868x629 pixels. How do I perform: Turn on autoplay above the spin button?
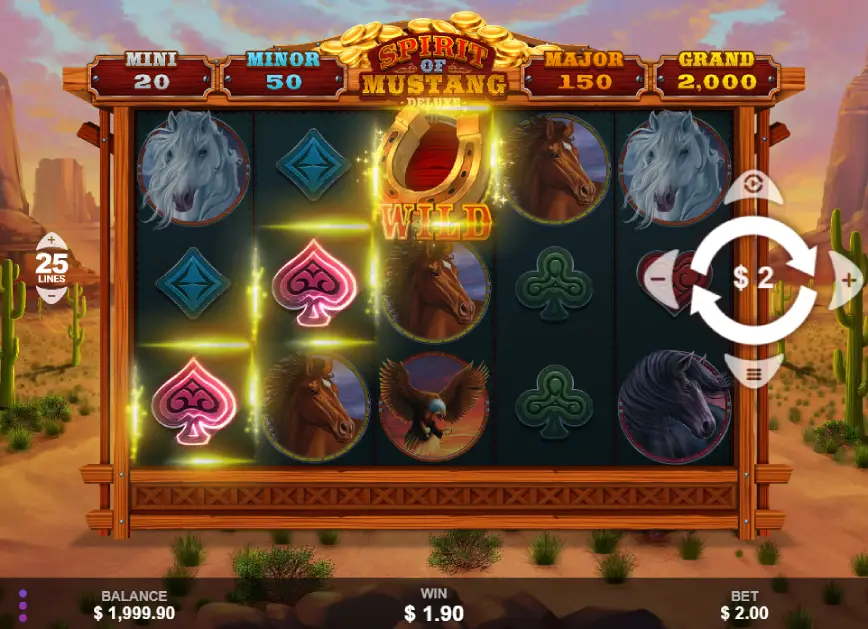(x=754, y=187)
